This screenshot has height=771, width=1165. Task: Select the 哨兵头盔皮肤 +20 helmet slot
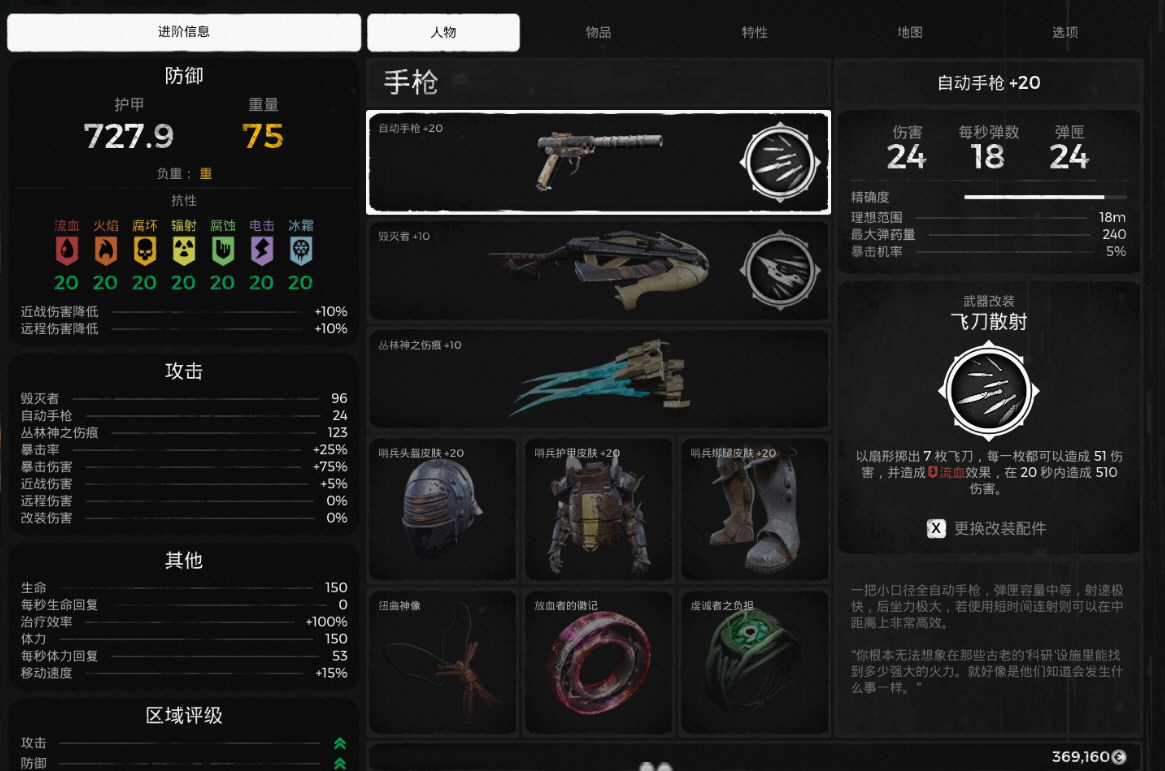tap(442, 510)
